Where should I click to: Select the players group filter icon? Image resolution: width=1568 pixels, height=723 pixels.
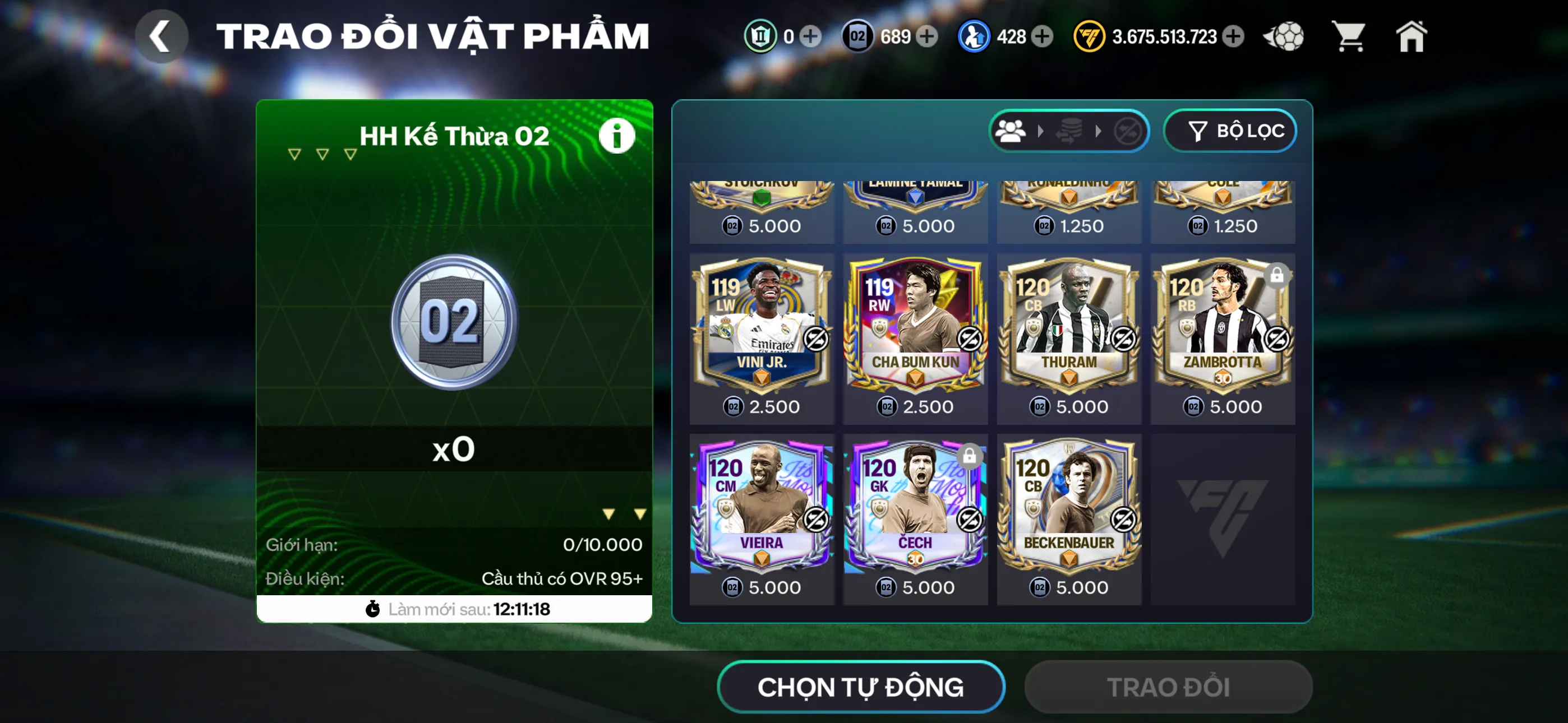(1011, 129)
